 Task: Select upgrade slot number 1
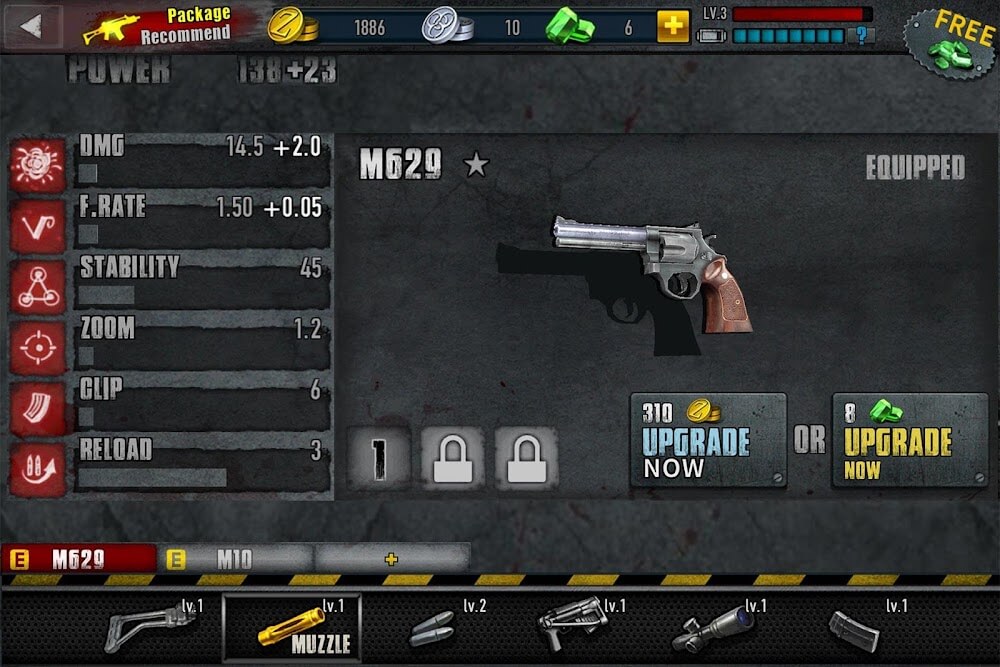click(378, 458)
